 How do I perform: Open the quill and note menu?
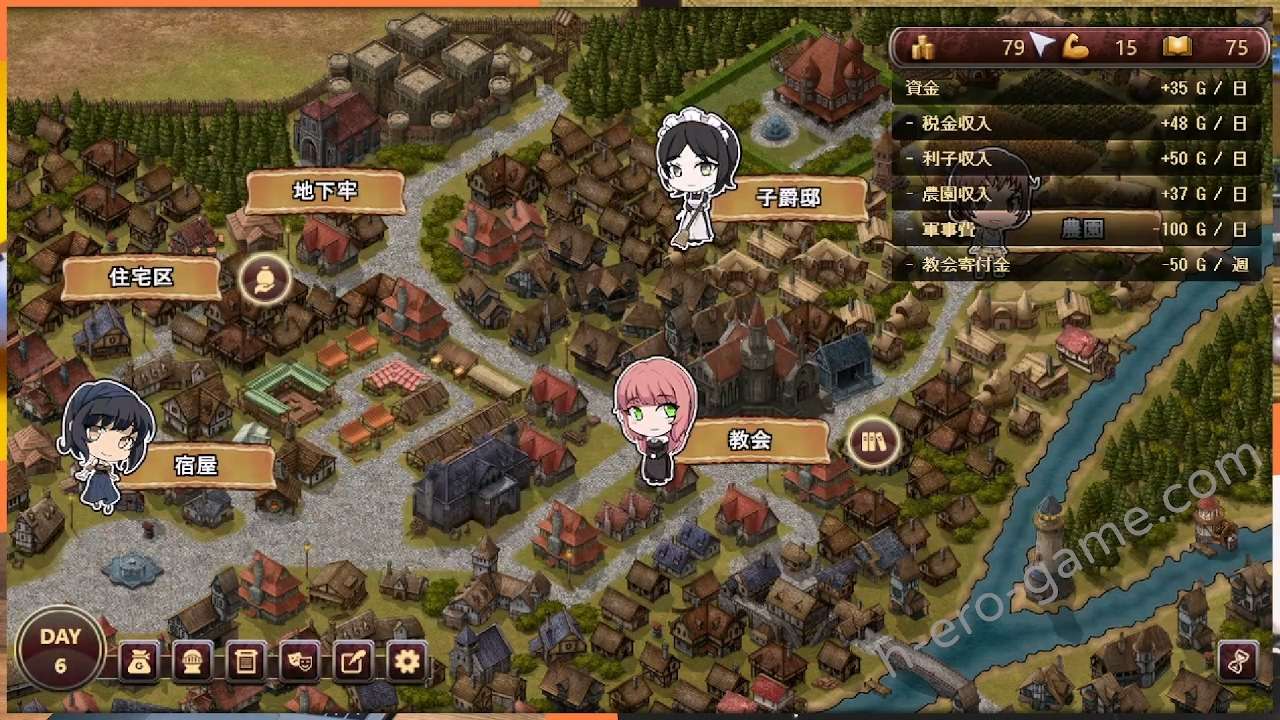click(x=352, y=661)
